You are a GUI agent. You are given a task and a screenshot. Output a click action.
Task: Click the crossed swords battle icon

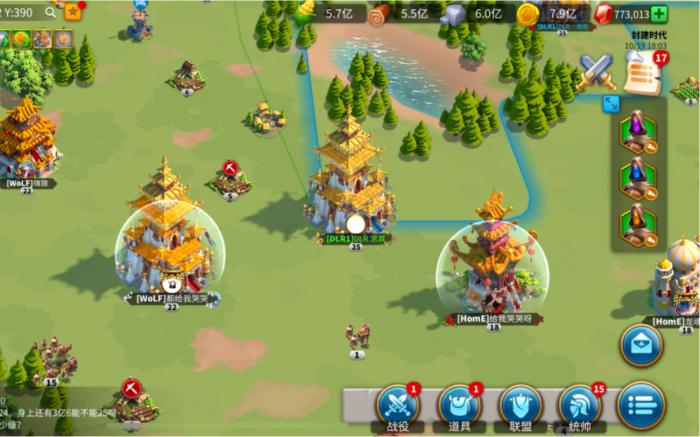click(x=597, y=70)
